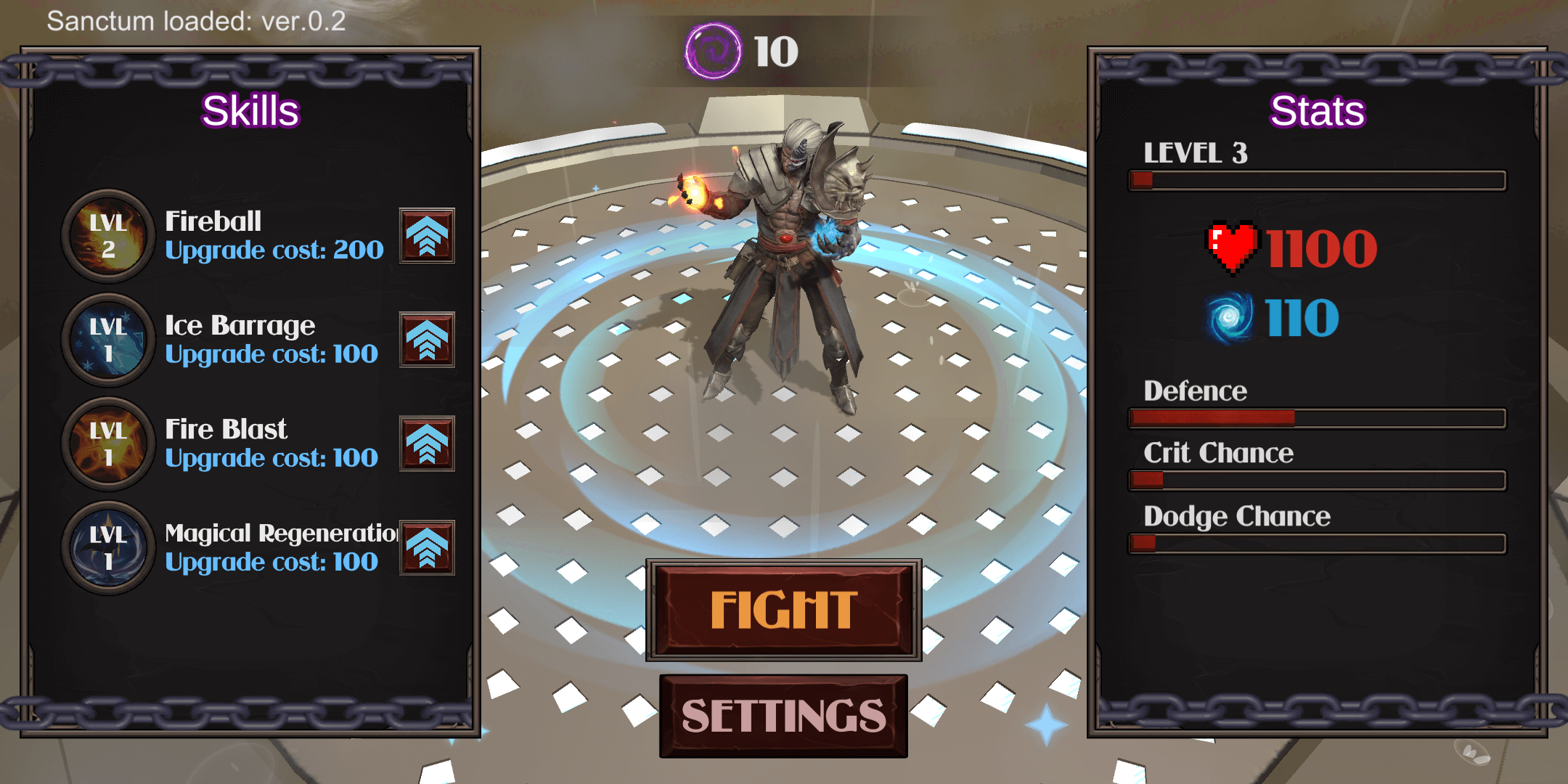Upgrade the Fireball skill
Viewport: 1568px width, 784px height.
click(427, 236)
